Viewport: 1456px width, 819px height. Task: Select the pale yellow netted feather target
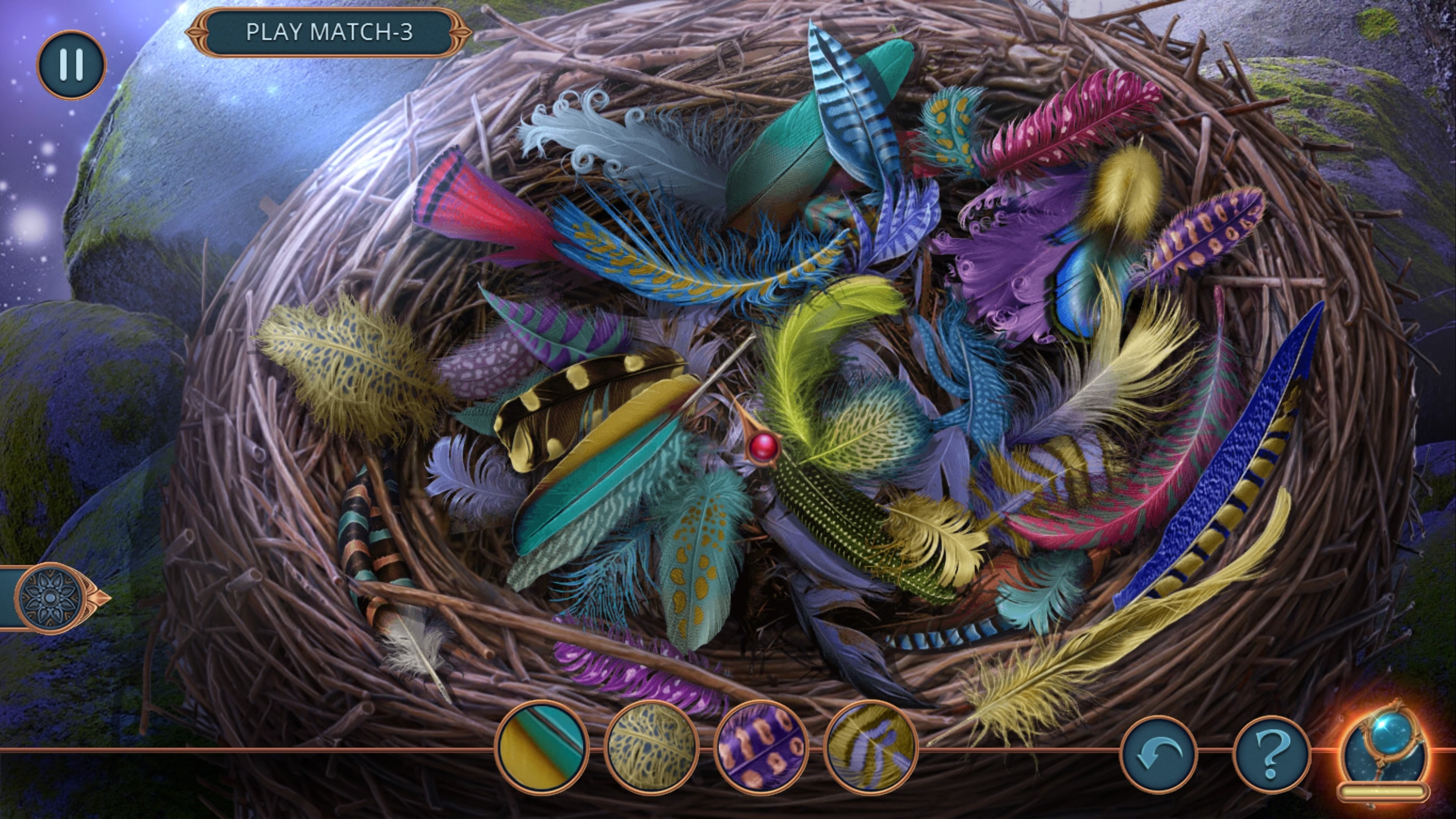click(x=651, y=748)
